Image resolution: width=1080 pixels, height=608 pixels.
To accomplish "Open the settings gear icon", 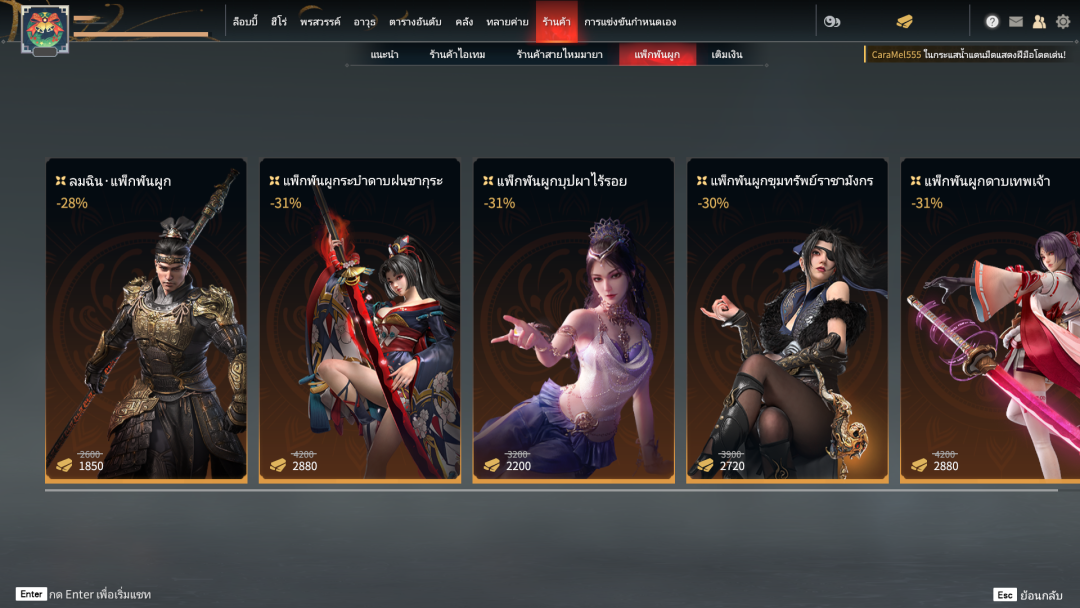I will [1063, 21].
